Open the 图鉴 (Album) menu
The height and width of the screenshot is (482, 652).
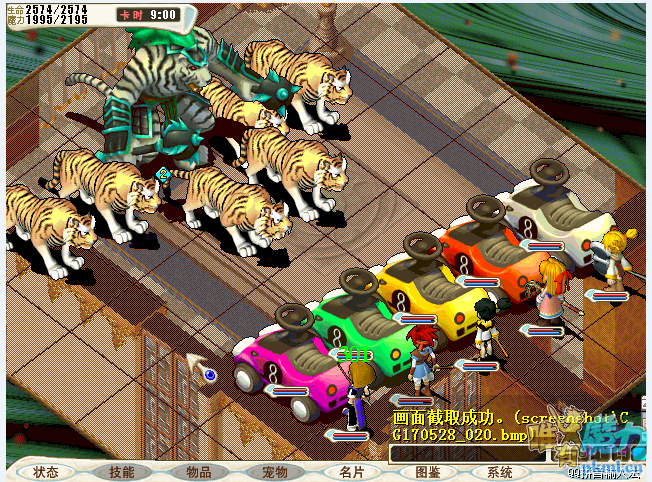pos(427,472)
